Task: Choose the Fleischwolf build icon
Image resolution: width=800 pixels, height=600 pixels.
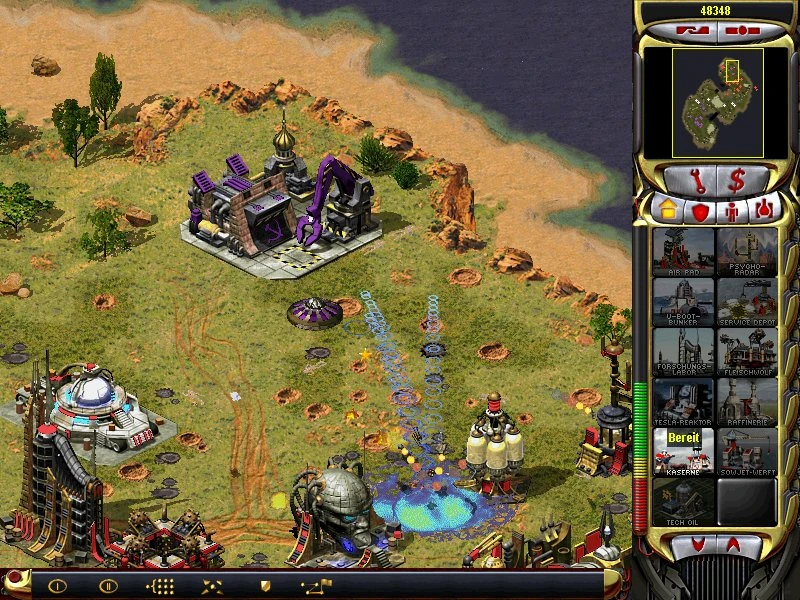Action: point(746,351)
